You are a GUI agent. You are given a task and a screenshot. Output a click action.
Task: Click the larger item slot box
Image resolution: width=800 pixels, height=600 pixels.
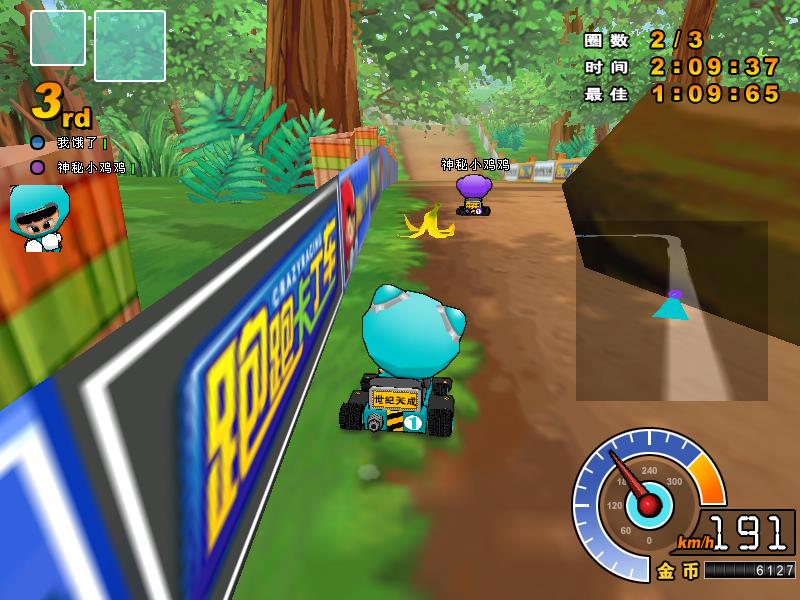129,46
